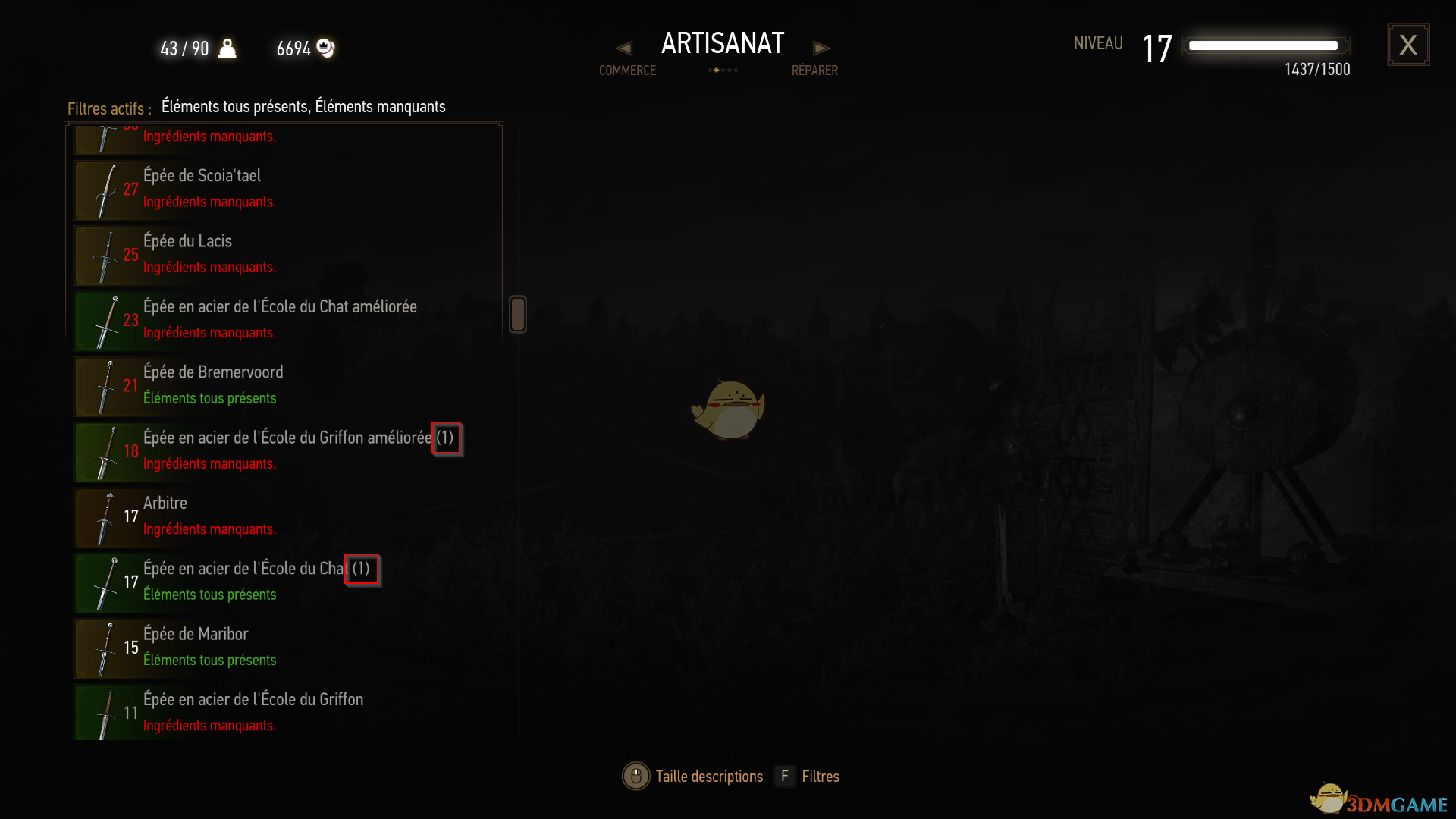
Task: Select the Épée de Bremervoord recipe
Action: (x=265, y=387)
